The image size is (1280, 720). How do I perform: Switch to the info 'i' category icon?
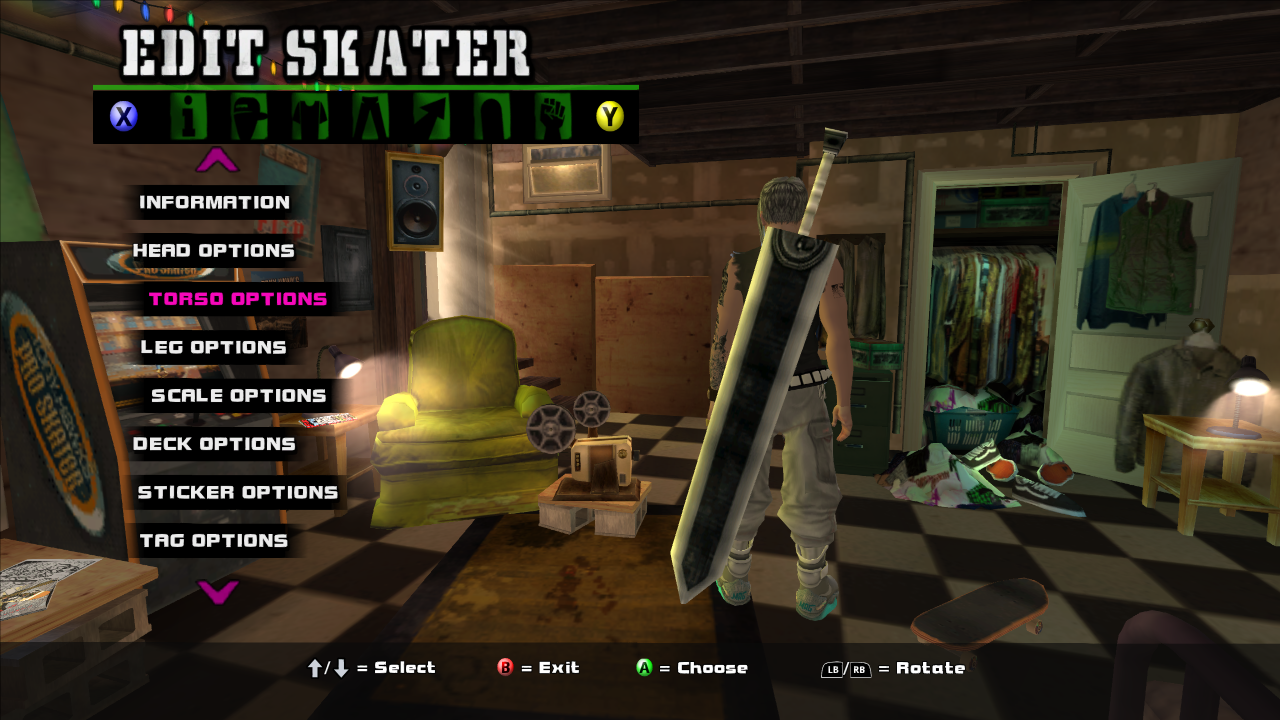pos(188,117)
